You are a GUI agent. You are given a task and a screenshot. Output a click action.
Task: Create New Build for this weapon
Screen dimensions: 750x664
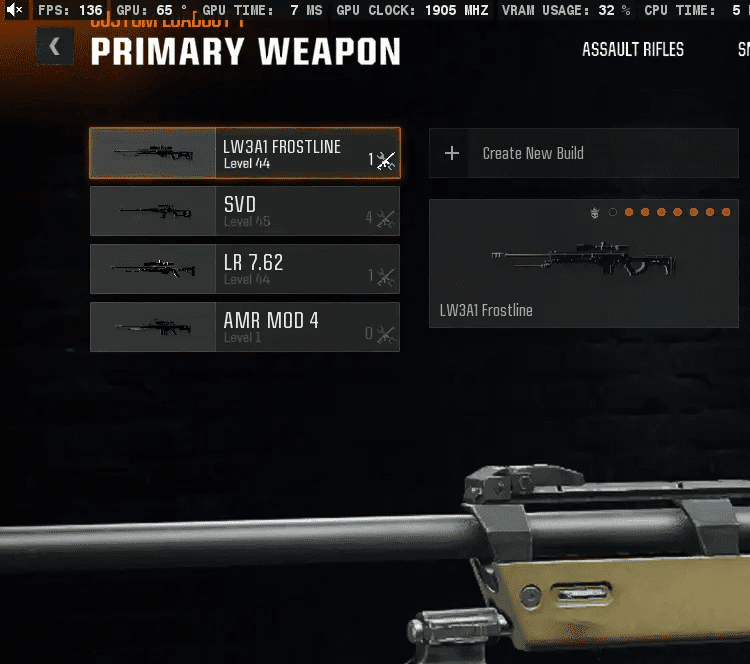583,153
